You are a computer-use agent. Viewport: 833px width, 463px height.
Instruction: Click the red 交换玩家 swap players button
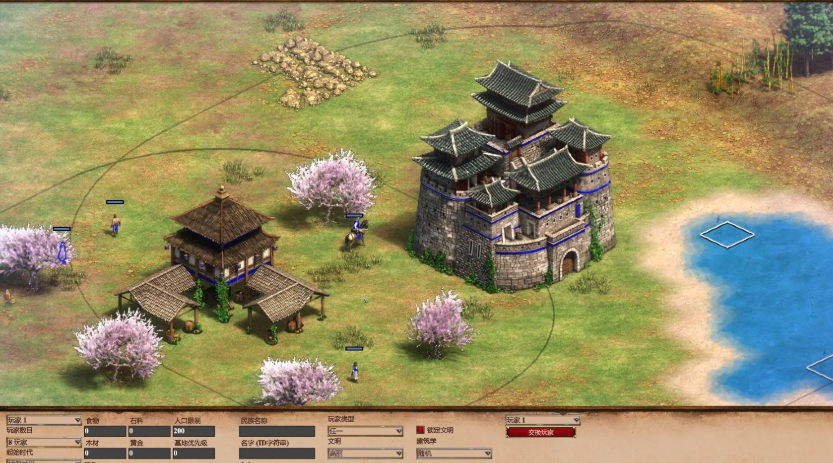click(x=541, y=432)
